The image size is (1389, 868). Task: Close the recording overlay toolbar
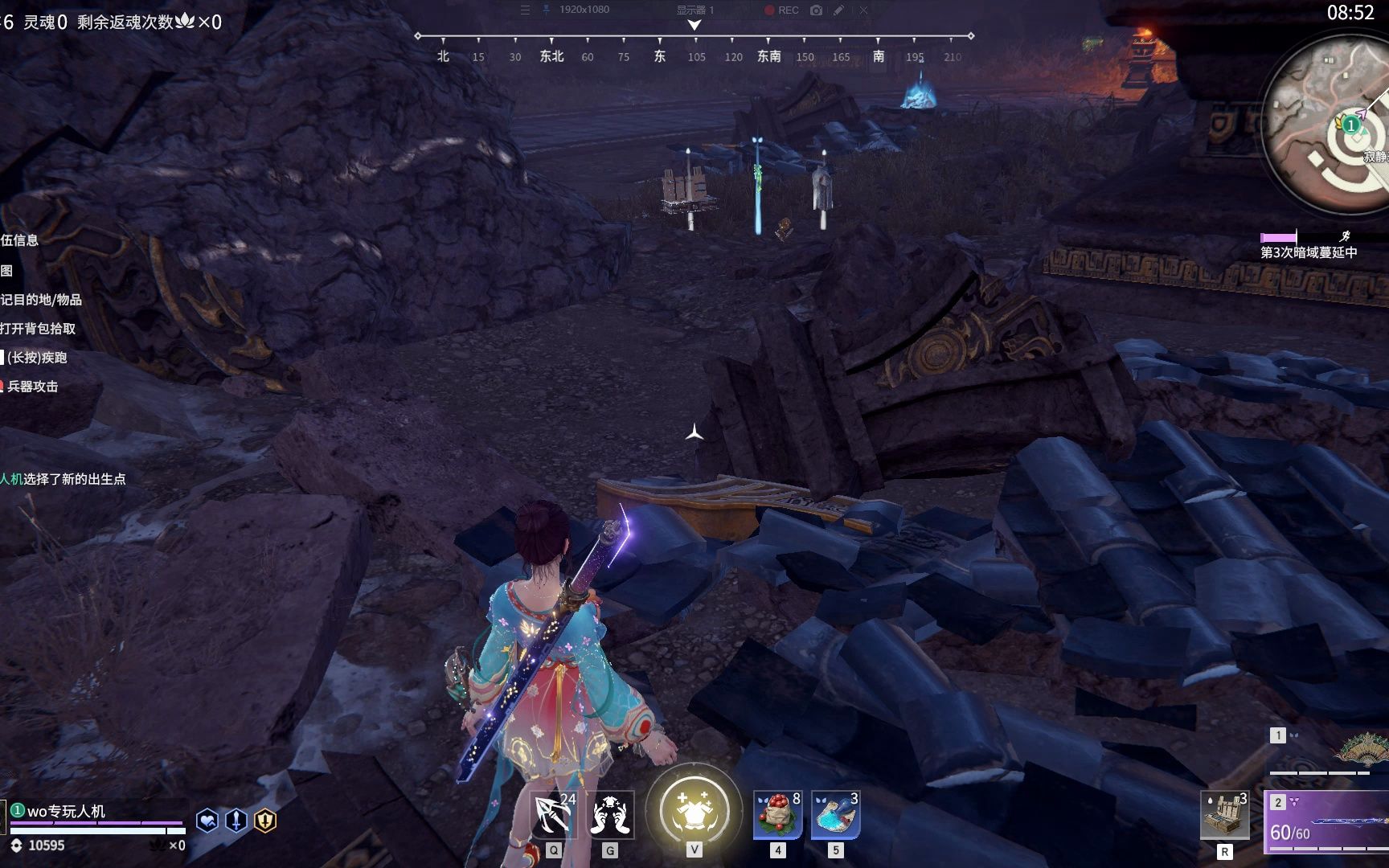[x=863, y=10]
